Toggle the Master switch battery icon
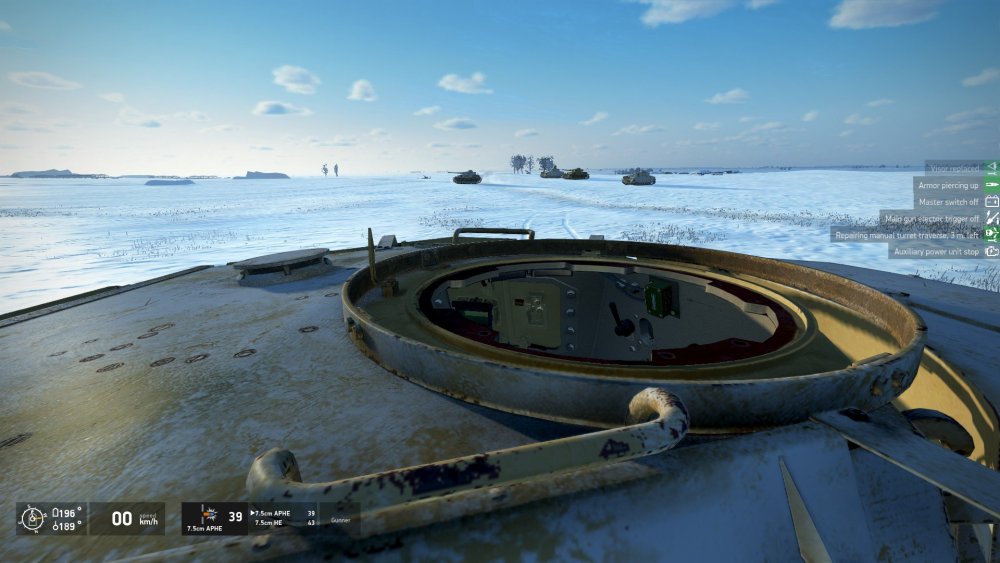Viewport: 1000px width, 563px height. (991, 201)
